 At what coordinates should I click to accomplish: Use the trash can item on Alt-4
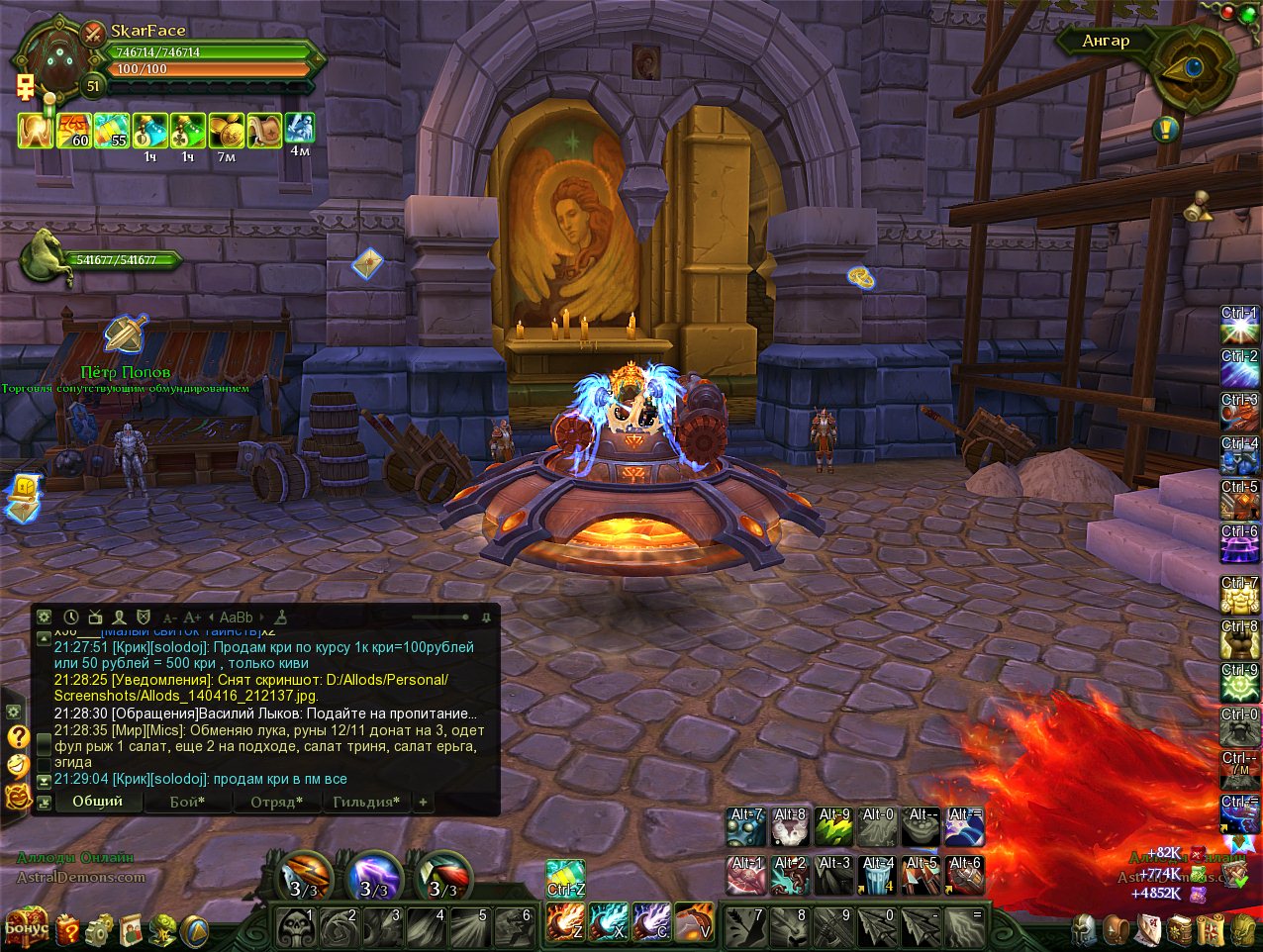click(878, 876)
